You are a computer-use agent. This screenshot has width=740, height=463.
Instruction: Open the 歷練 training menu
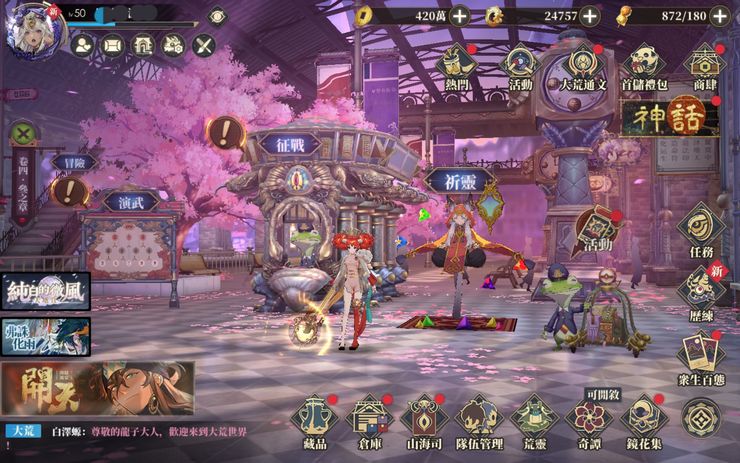702,290
